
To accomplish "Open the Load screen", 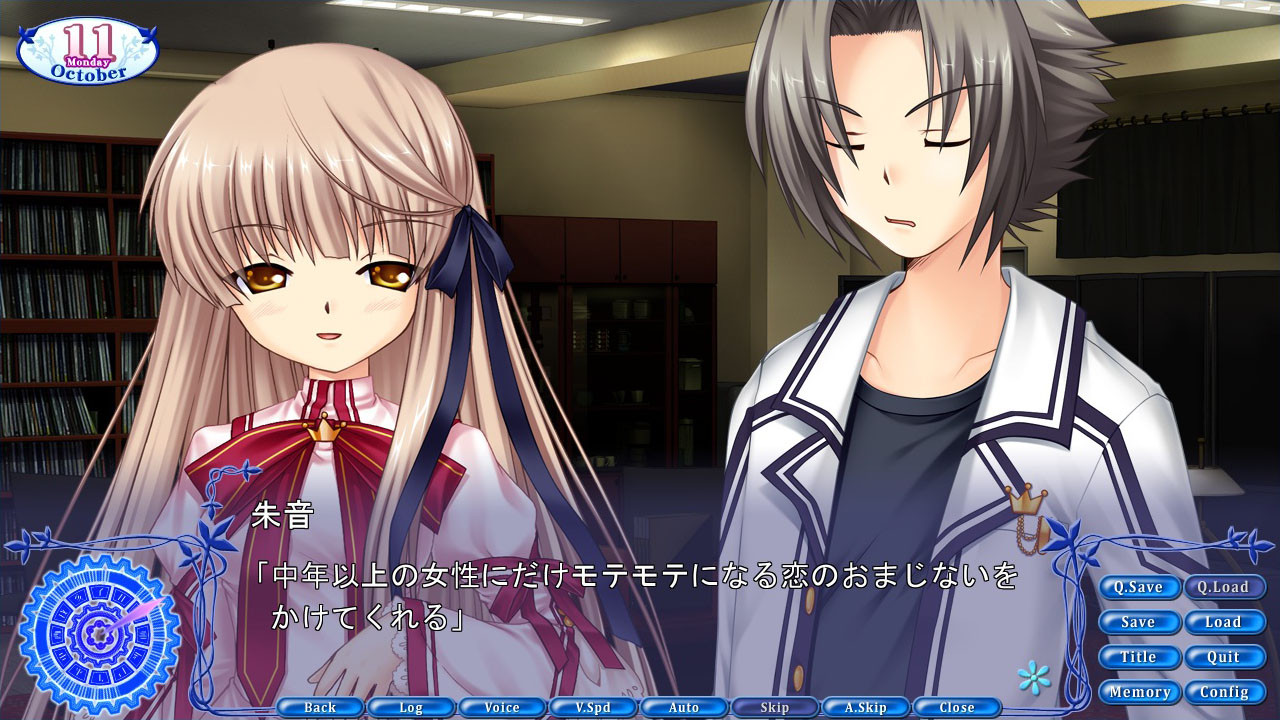I will point(1224,622).
